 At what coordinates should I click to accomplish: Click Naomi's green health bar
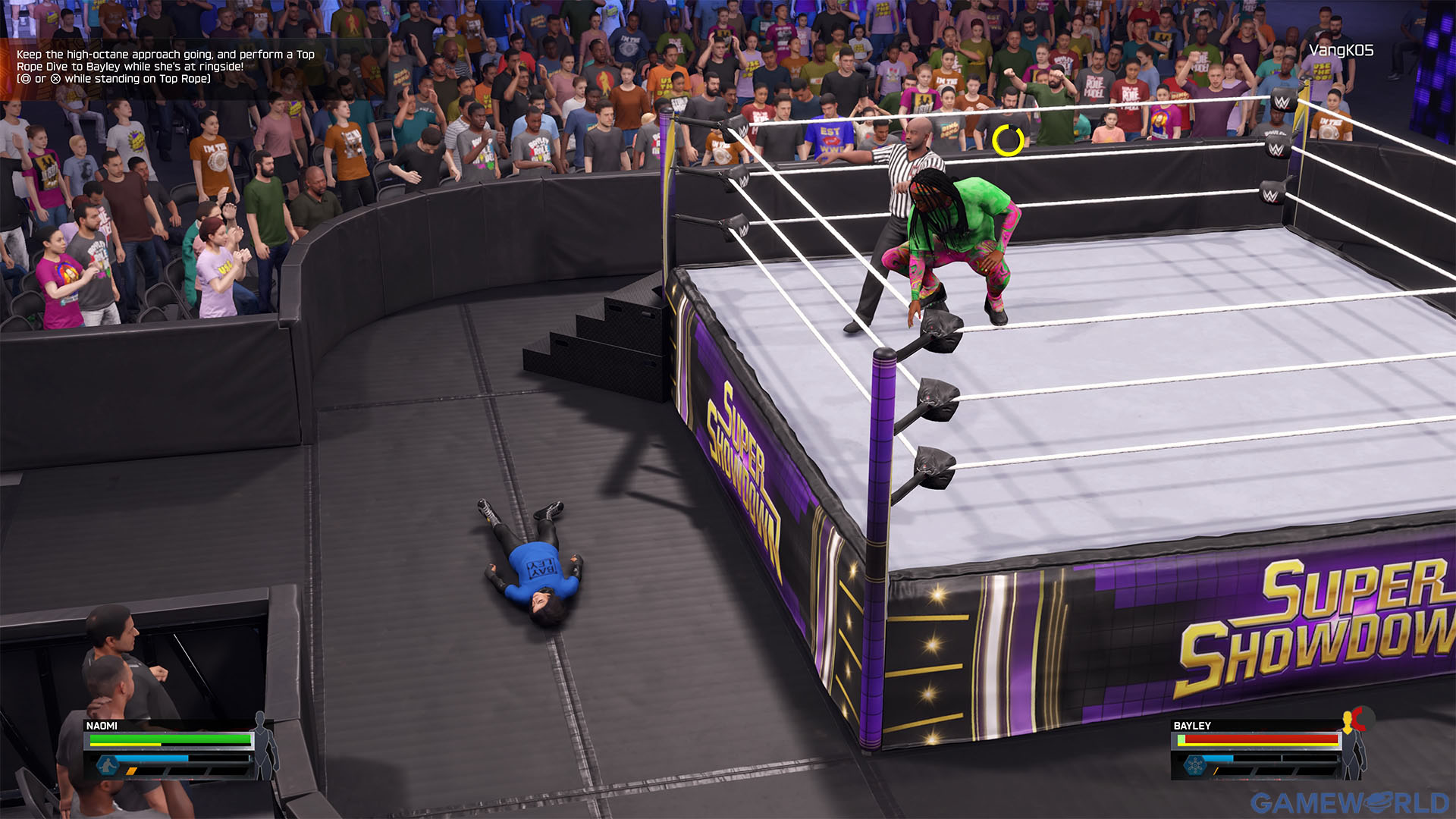[170, 739]
